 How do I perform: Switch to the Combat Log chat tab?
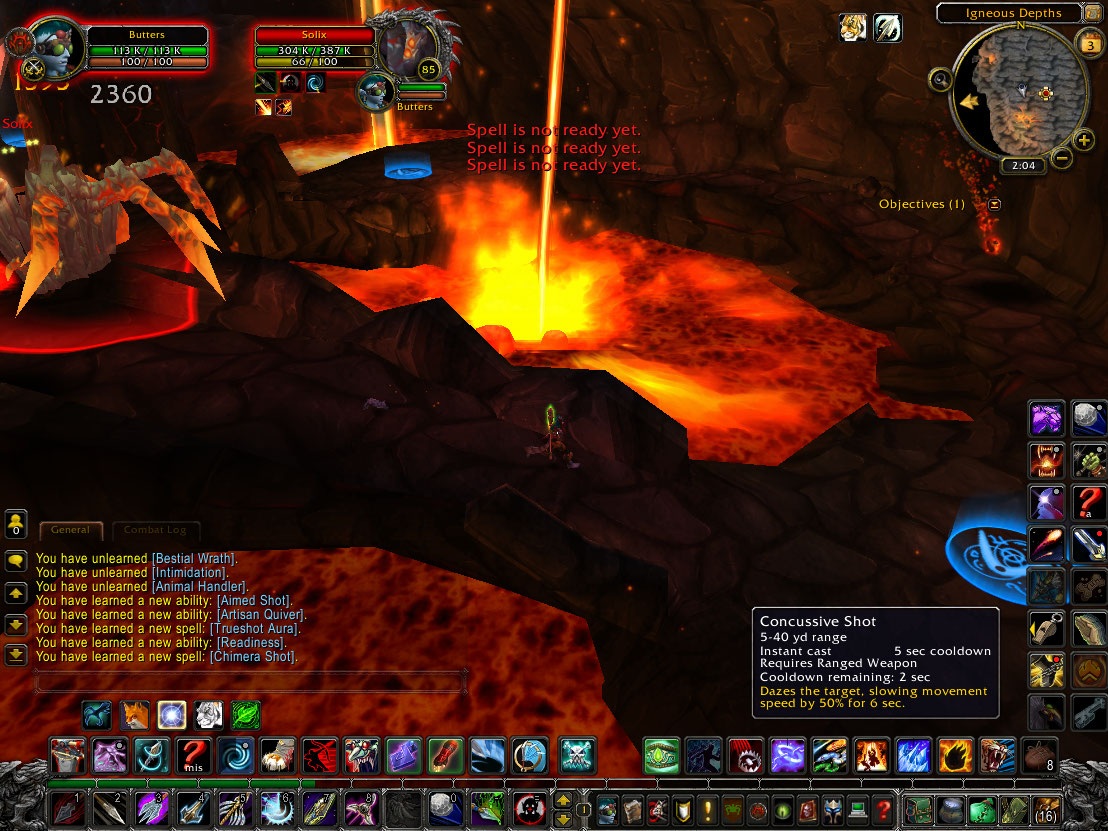tap(155, 530)
